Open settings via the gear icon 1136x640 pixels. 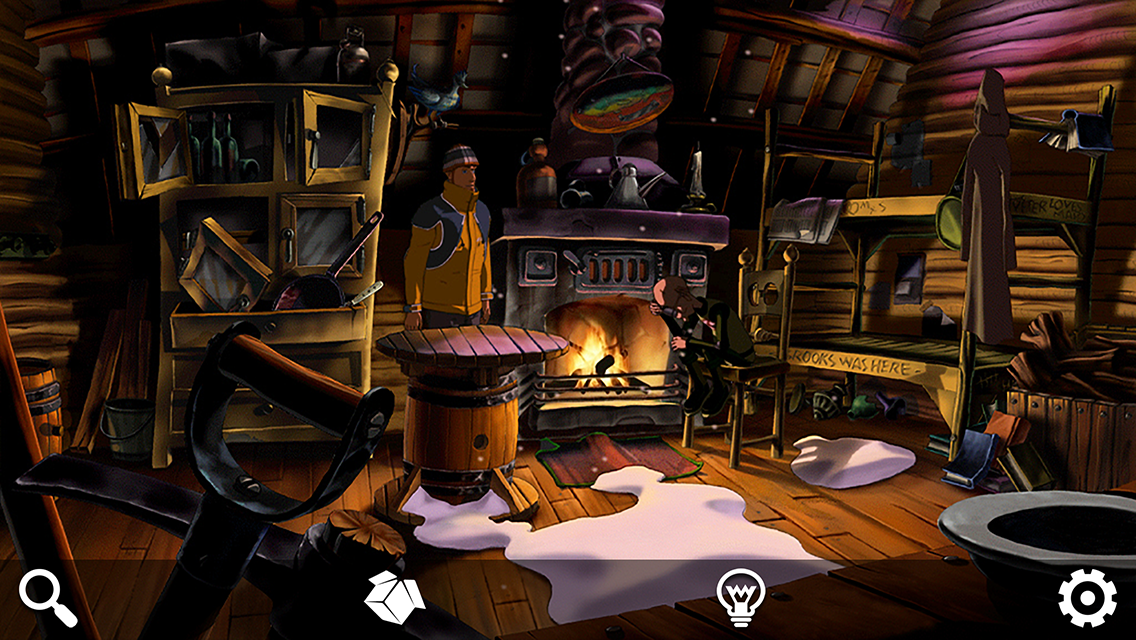(1087, 598)
